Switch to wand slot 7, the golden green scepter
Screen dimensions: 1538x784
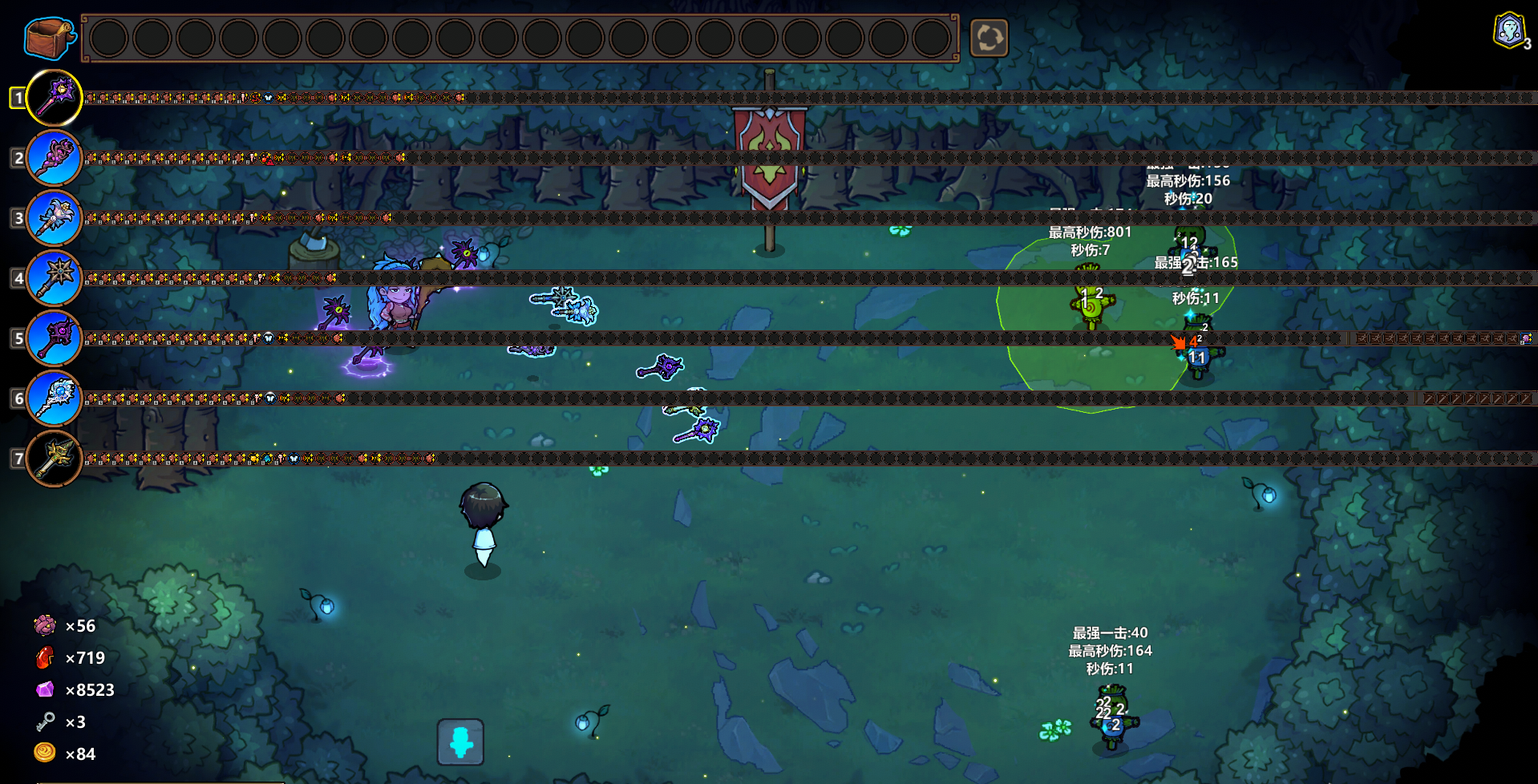pos(55,459)
